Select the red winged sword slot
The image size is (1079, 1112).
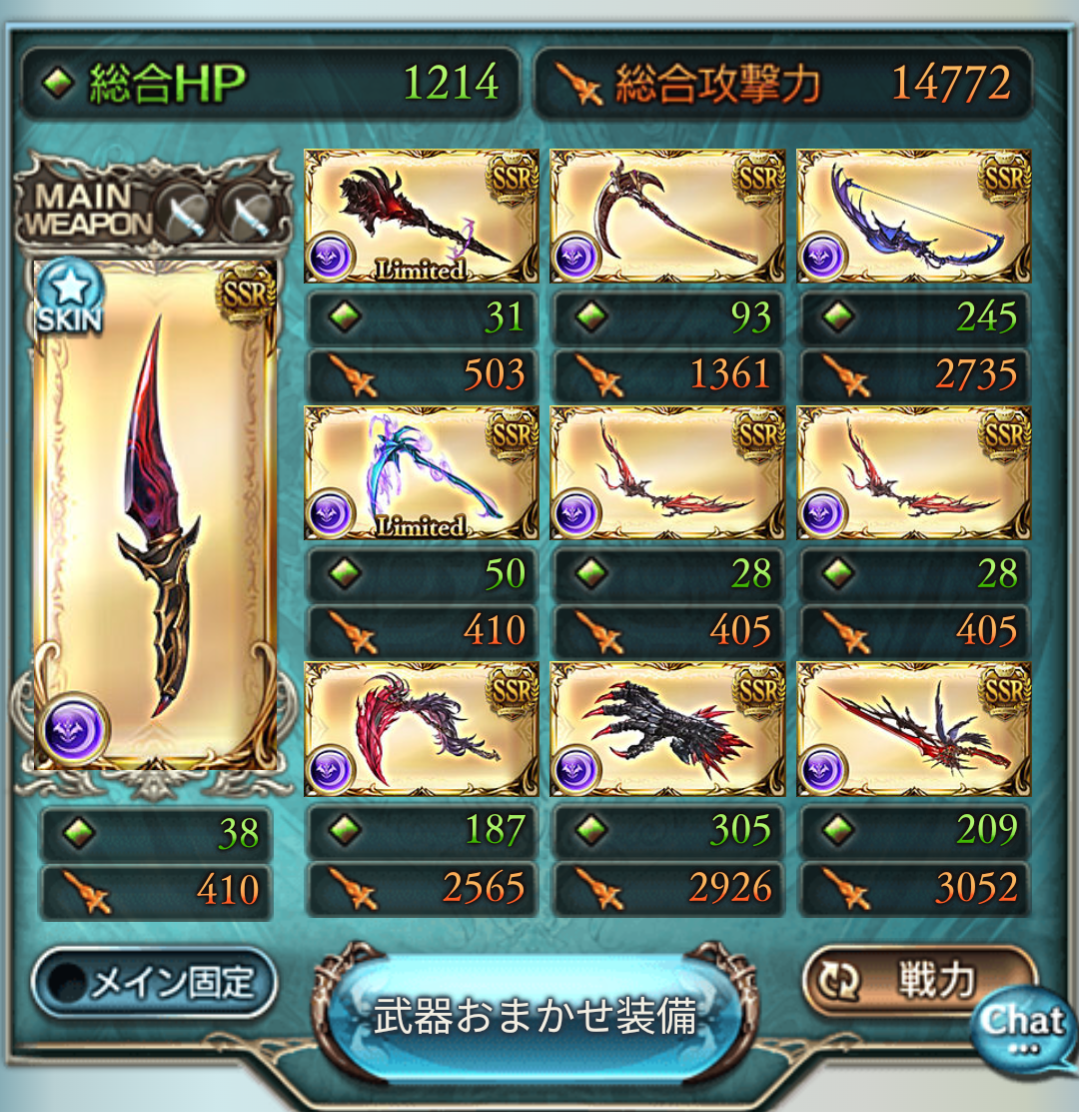click(x=913, y=729)
